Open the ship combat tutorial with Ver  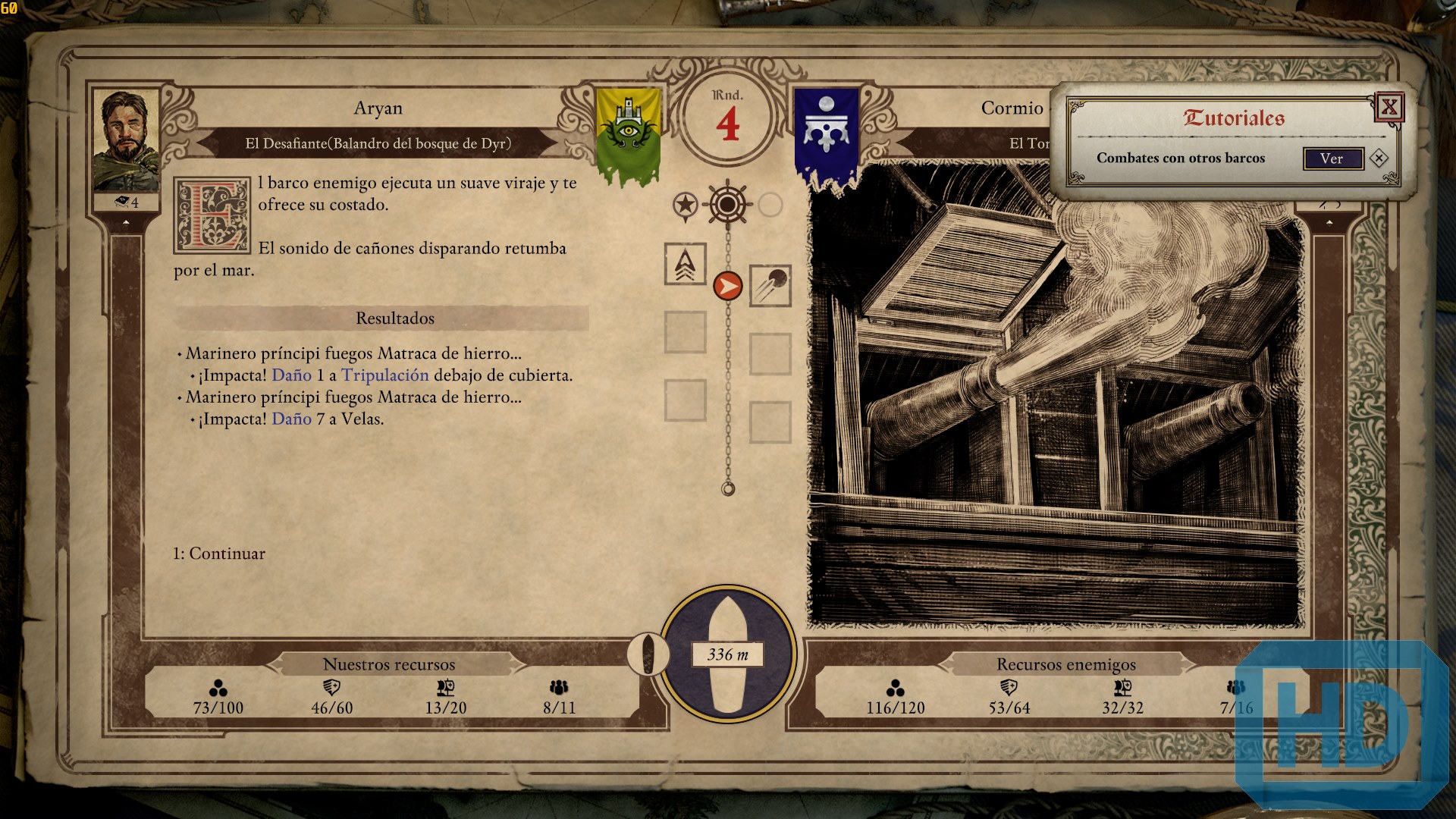click(x=1332, y=158)
